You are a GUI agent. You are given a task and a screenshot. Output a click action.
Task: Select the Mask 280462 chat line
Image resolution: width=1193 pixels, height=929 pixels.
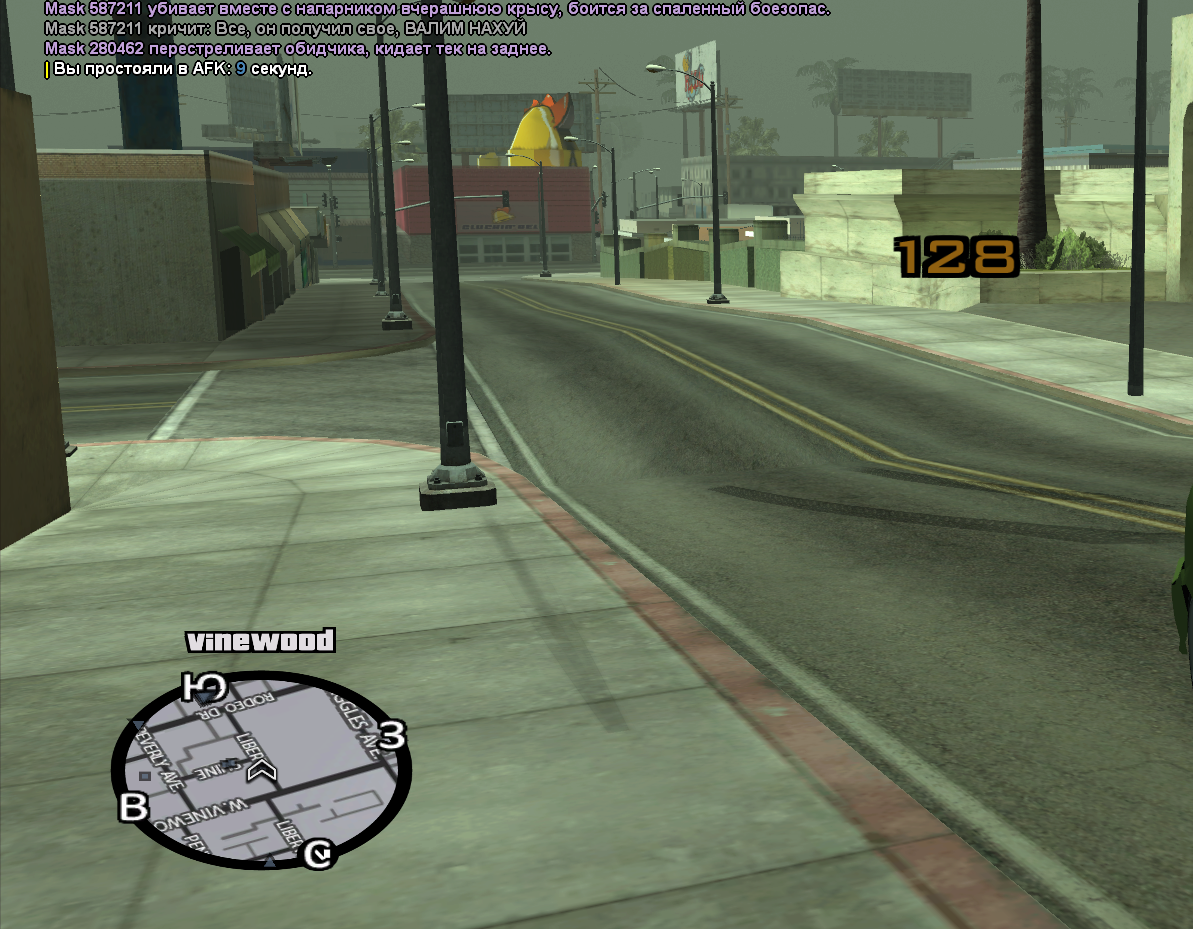pyautogui.click(x=298, y=49)
